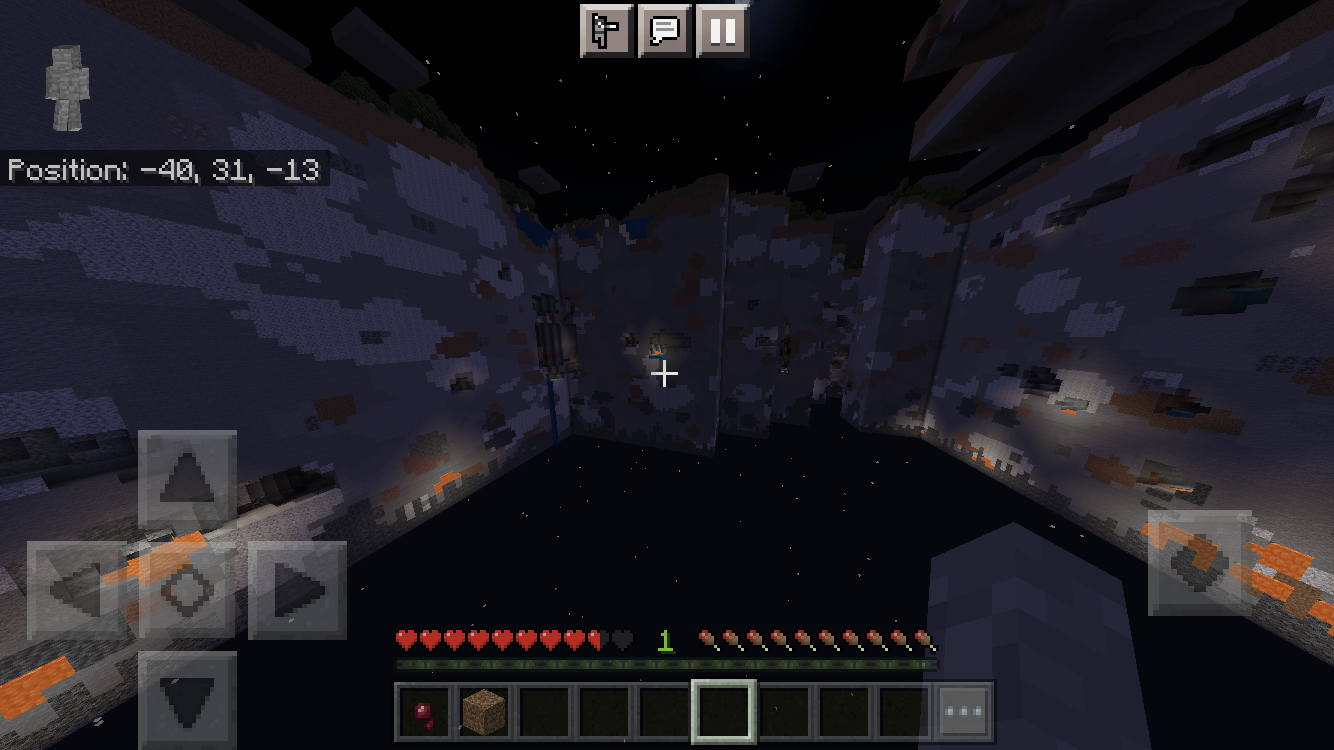Open the chat window
The image size is (1334, 750).
(x=665, y=31)
